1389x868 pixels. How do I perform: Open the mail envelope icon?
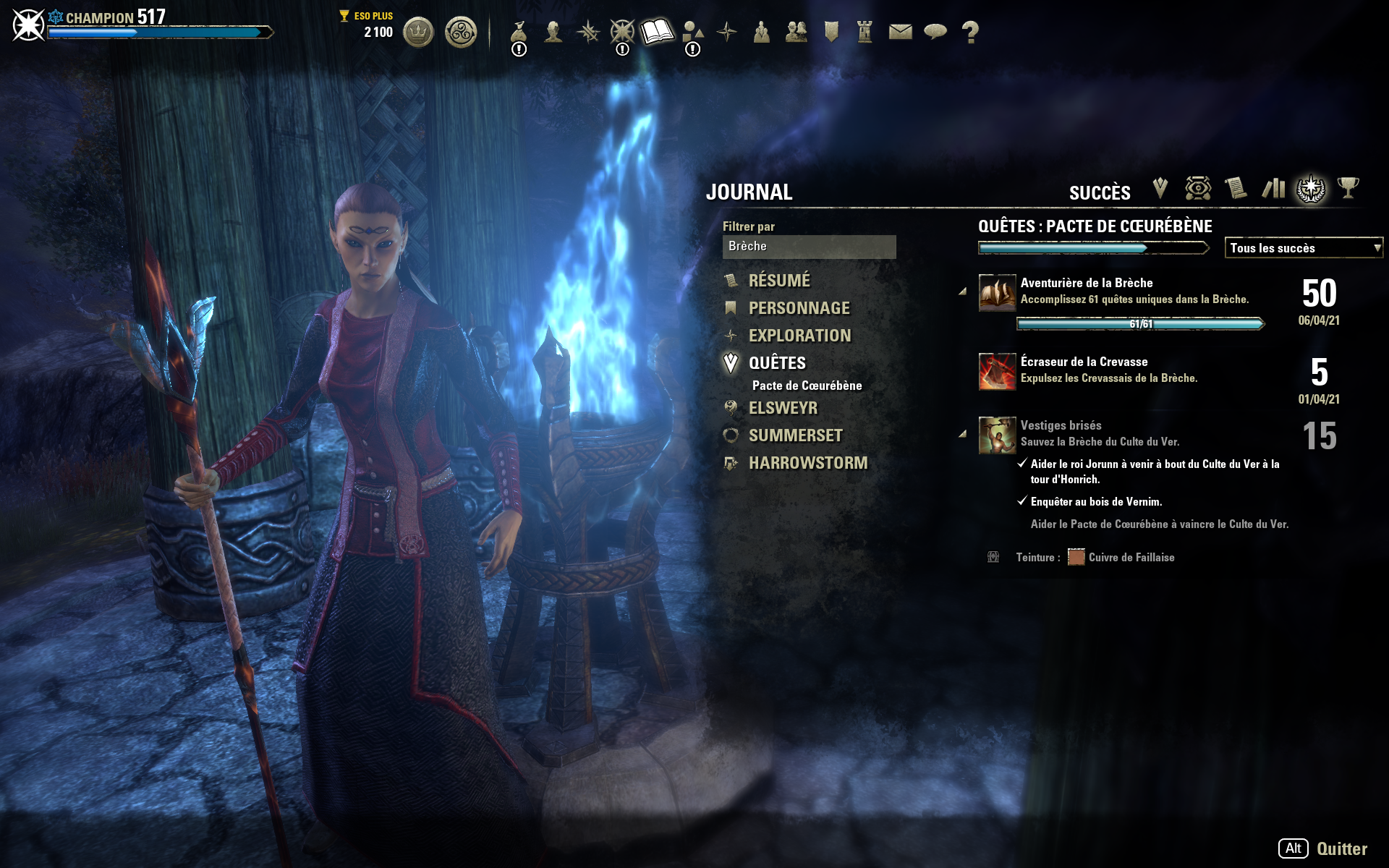[900, 32]
